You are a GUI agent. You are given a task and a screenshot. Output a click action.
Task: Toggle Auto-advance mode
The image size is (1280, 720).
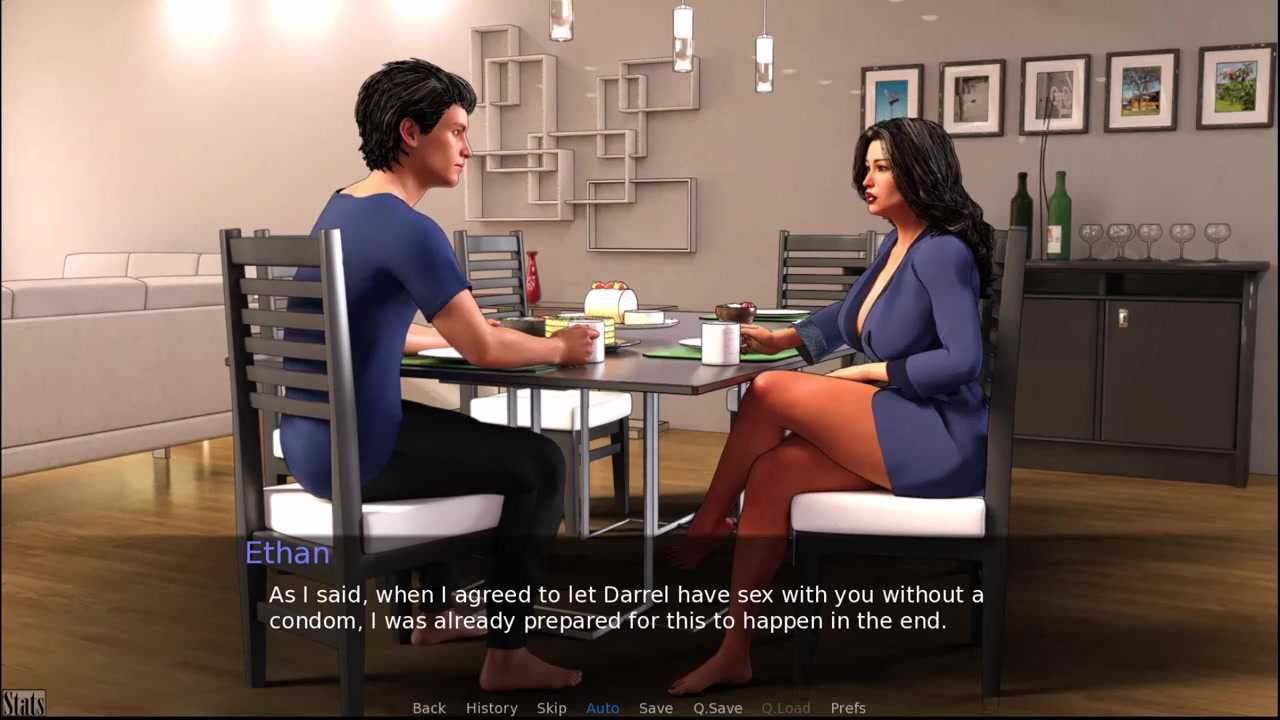click(x=602, y=708)
